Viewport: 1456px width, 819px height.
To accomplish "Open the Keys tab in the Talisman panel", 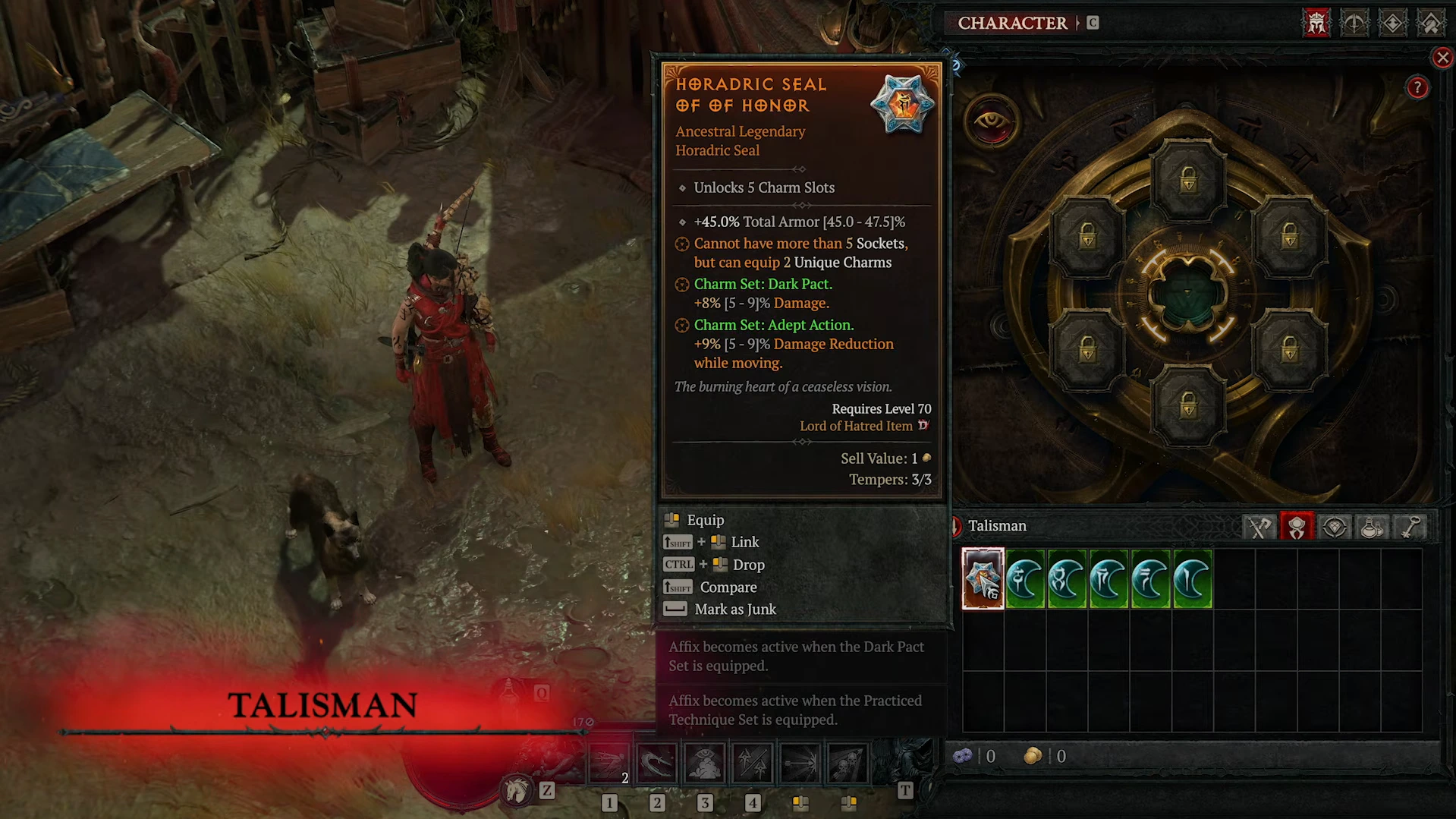I will [x=1410, y=526].
